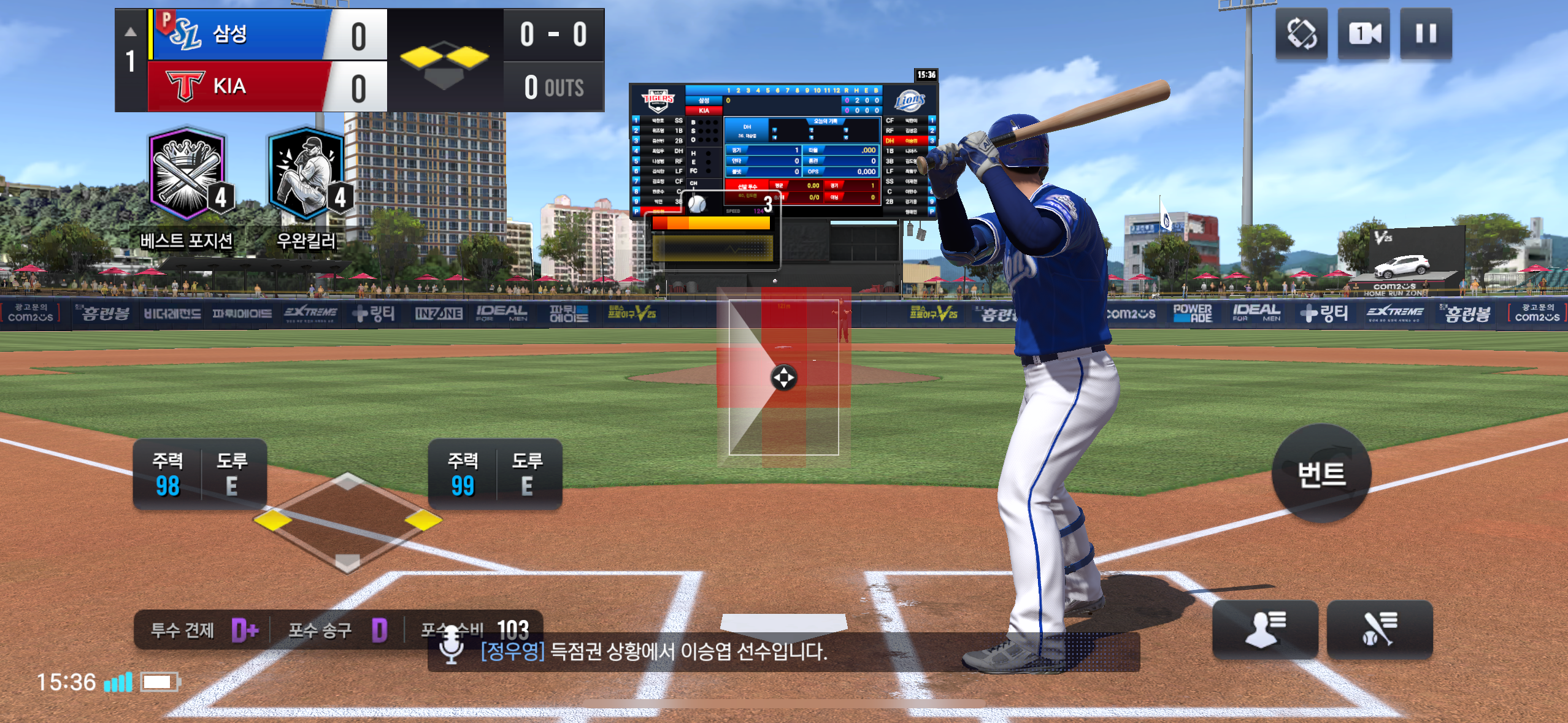Select the 베스트 포지션 skill badge

pos(187,175)
